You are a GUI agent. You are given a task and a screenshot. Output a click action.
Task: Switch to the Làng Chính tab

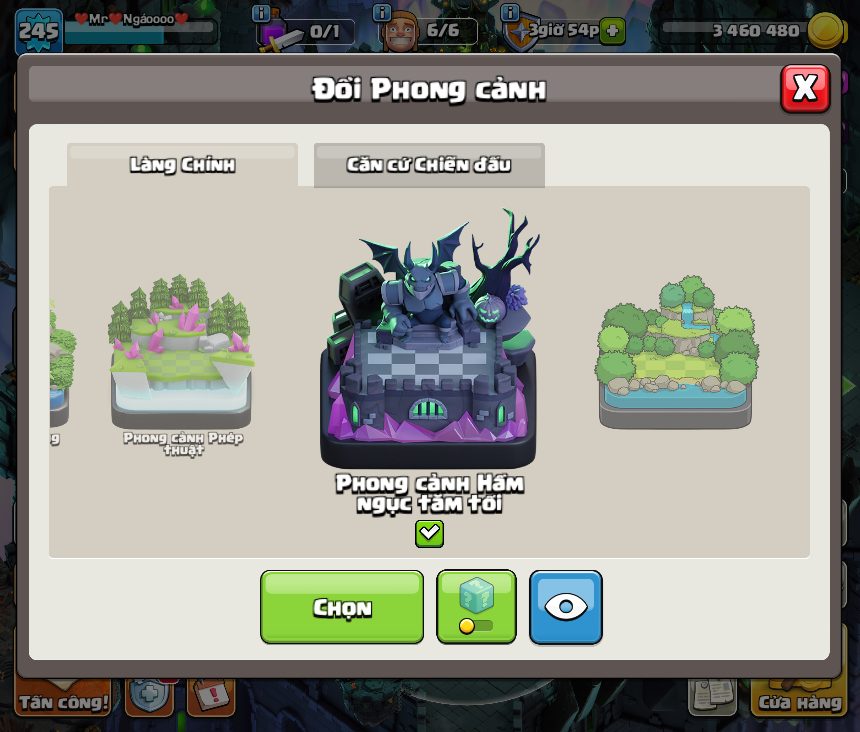click(x=182, y=165)
